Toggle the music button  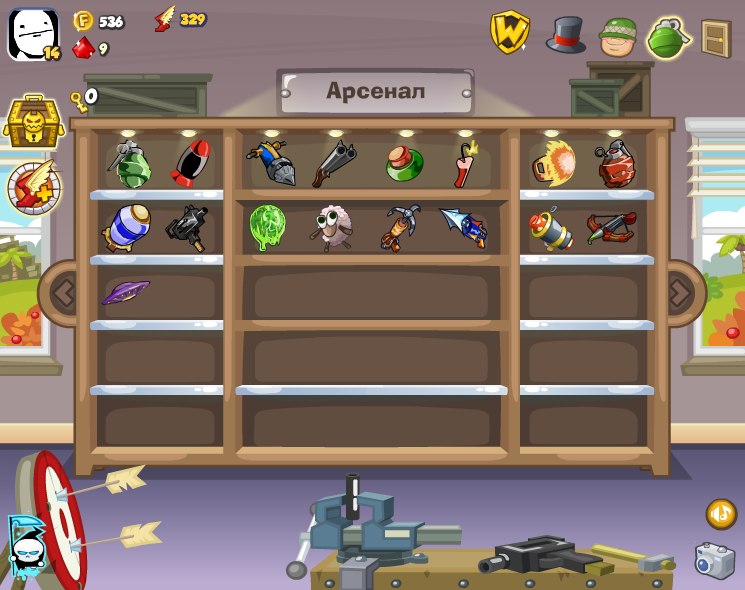pos(721,514)
